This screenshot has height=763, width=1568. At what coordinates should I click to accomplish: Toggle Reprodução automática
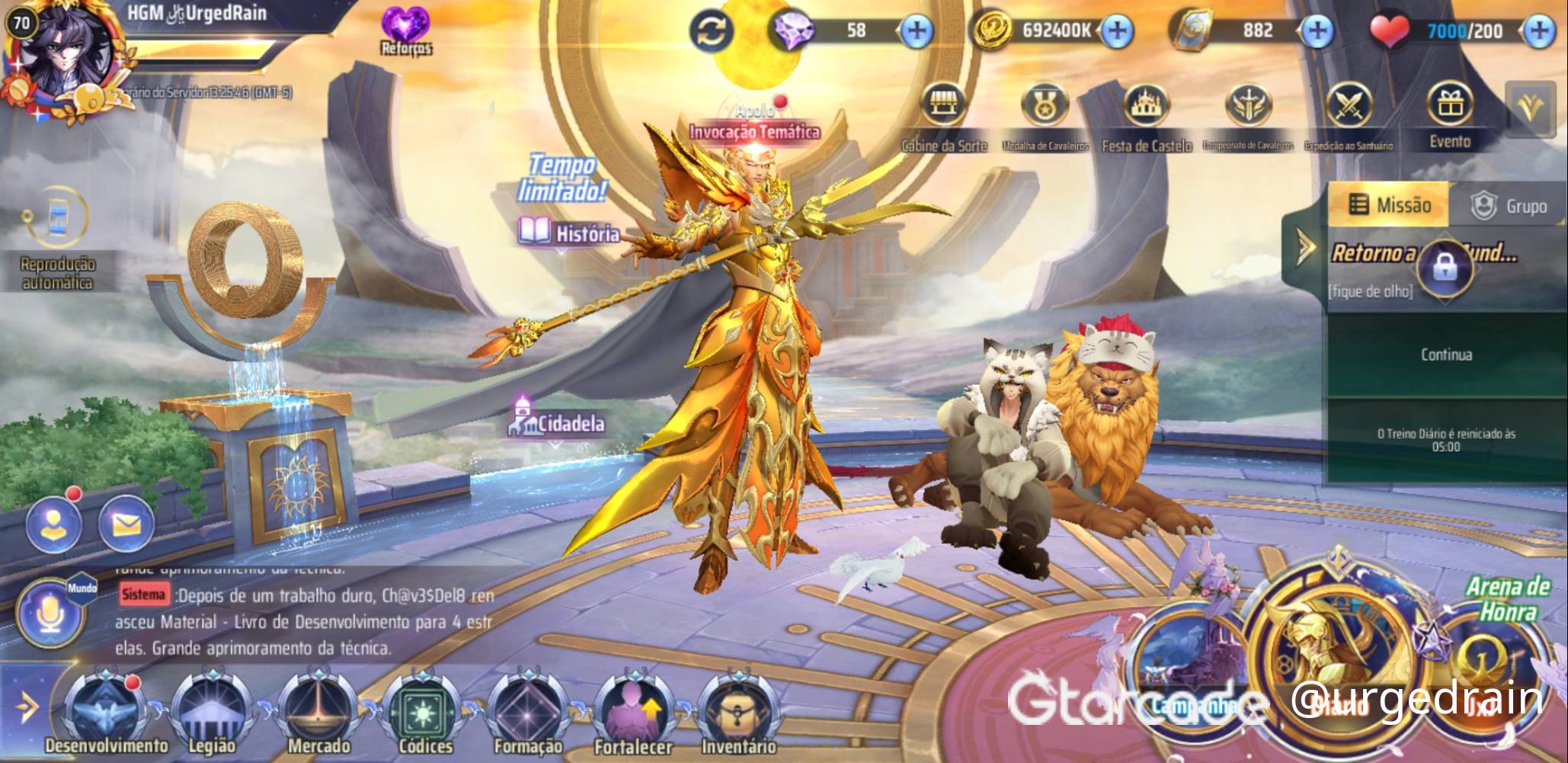(58, 229)
